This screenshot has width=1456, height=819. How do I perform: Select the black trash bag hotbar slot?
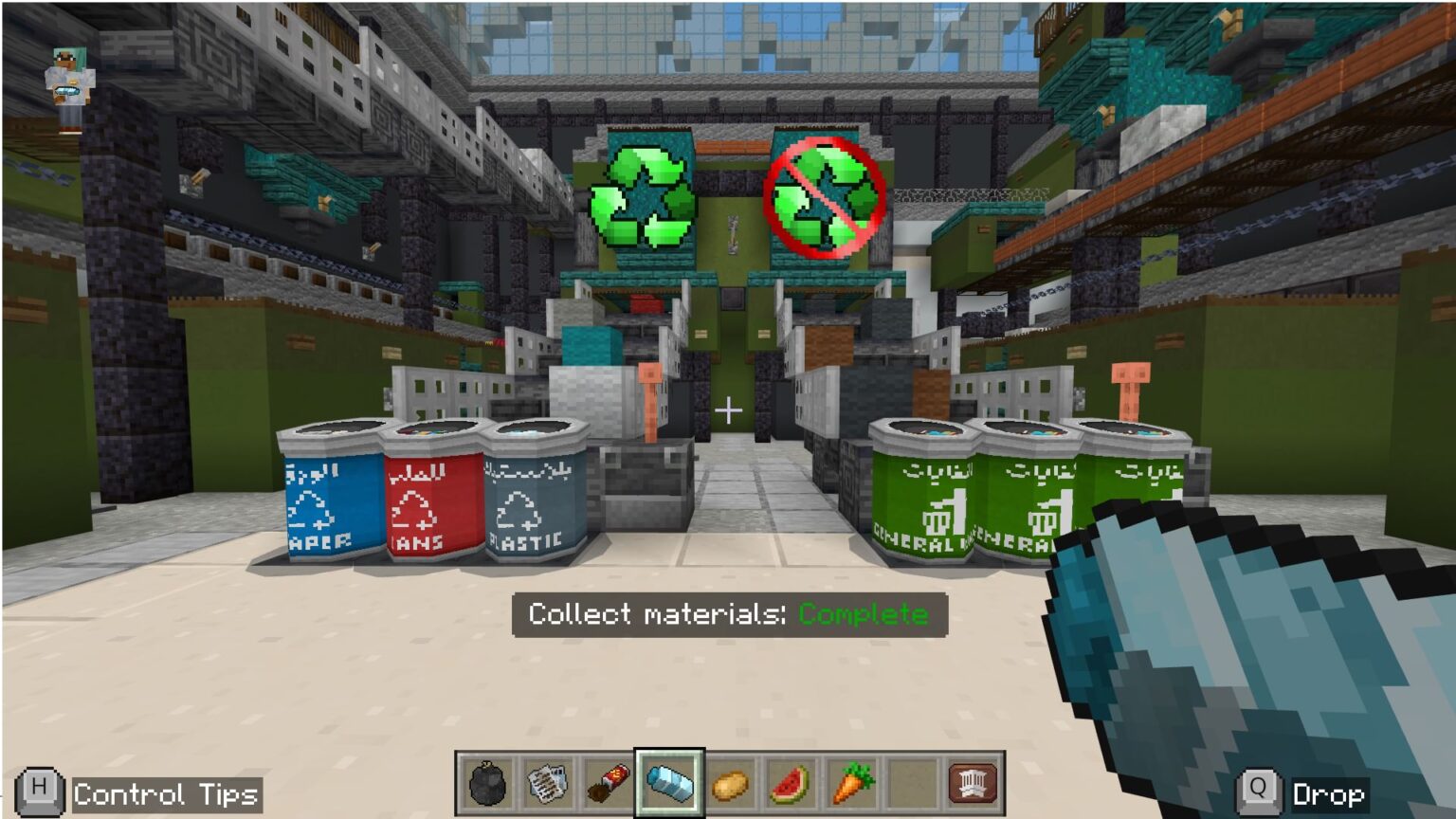(x=487, y=784)
